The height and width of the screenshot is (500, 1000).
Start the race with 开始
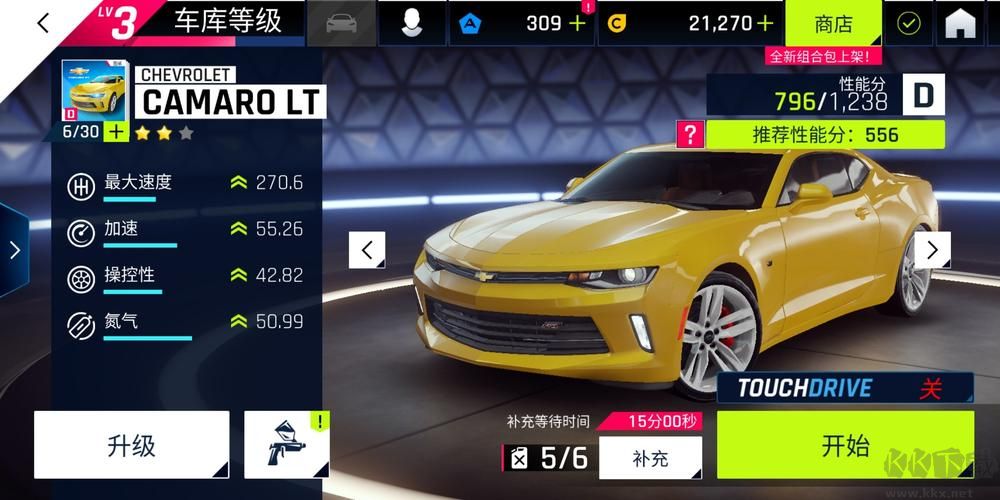pyautogui.click(x=845, y=445)
